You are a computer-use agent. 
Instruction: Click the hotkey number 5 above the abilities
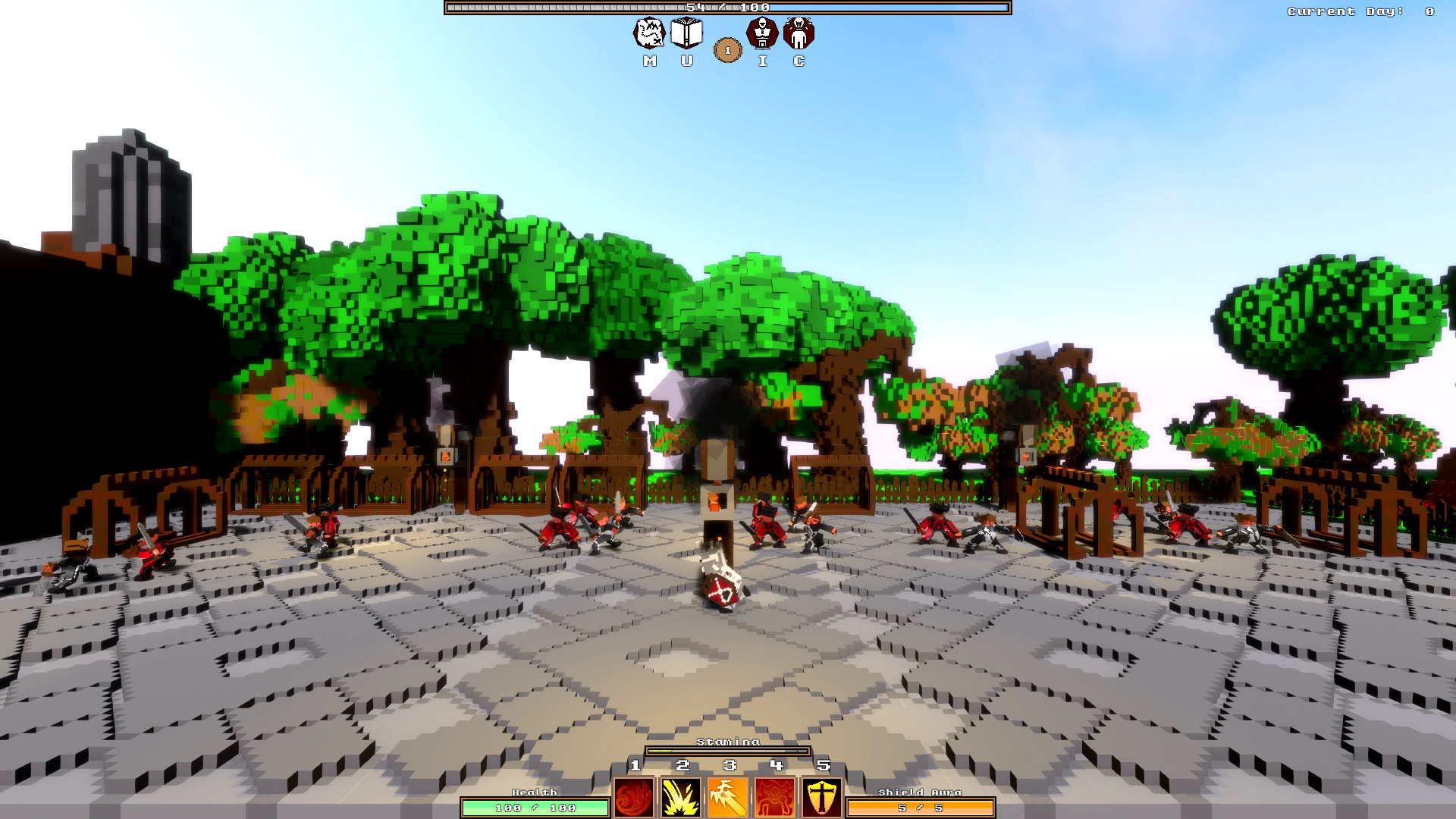823,766
